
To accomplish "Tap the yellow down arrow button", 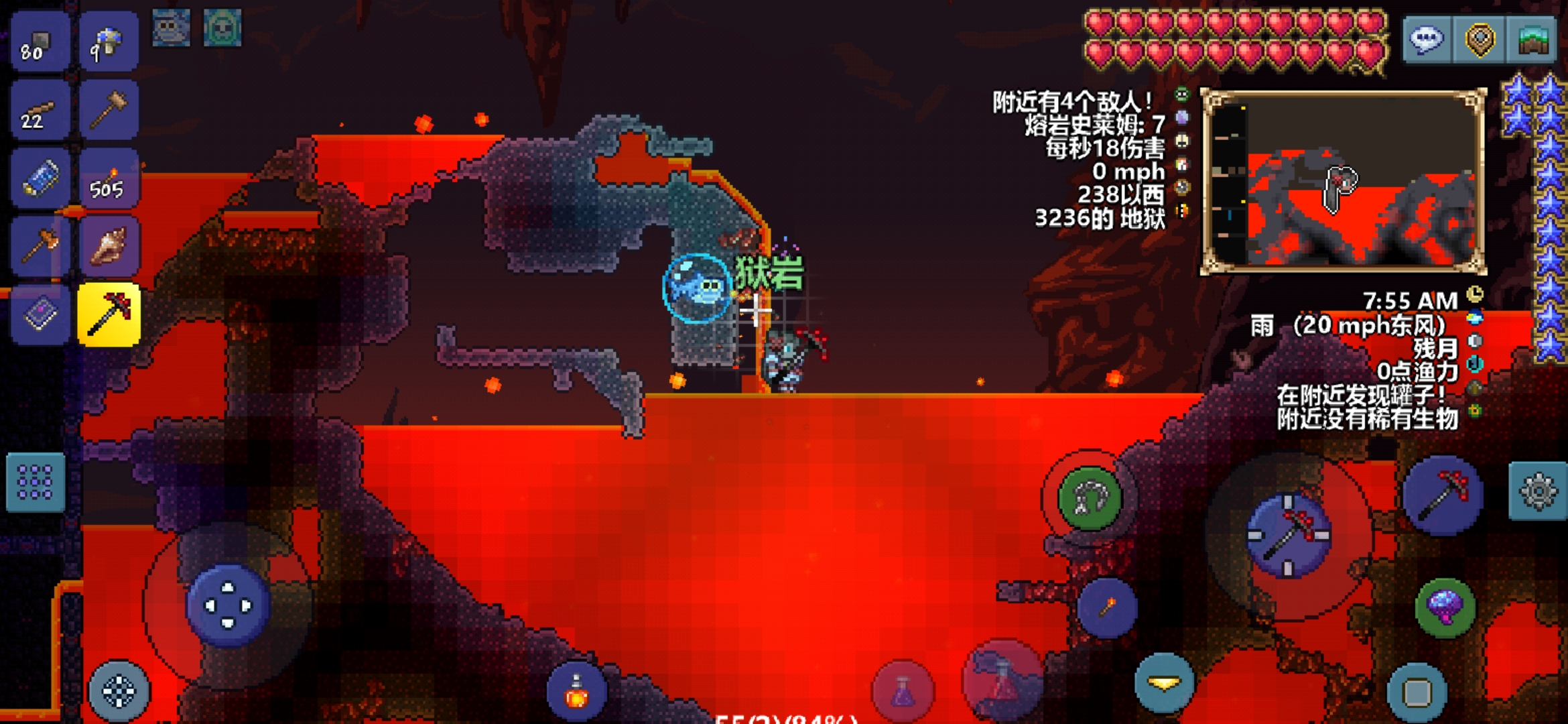I will (x=1165, y=683).
